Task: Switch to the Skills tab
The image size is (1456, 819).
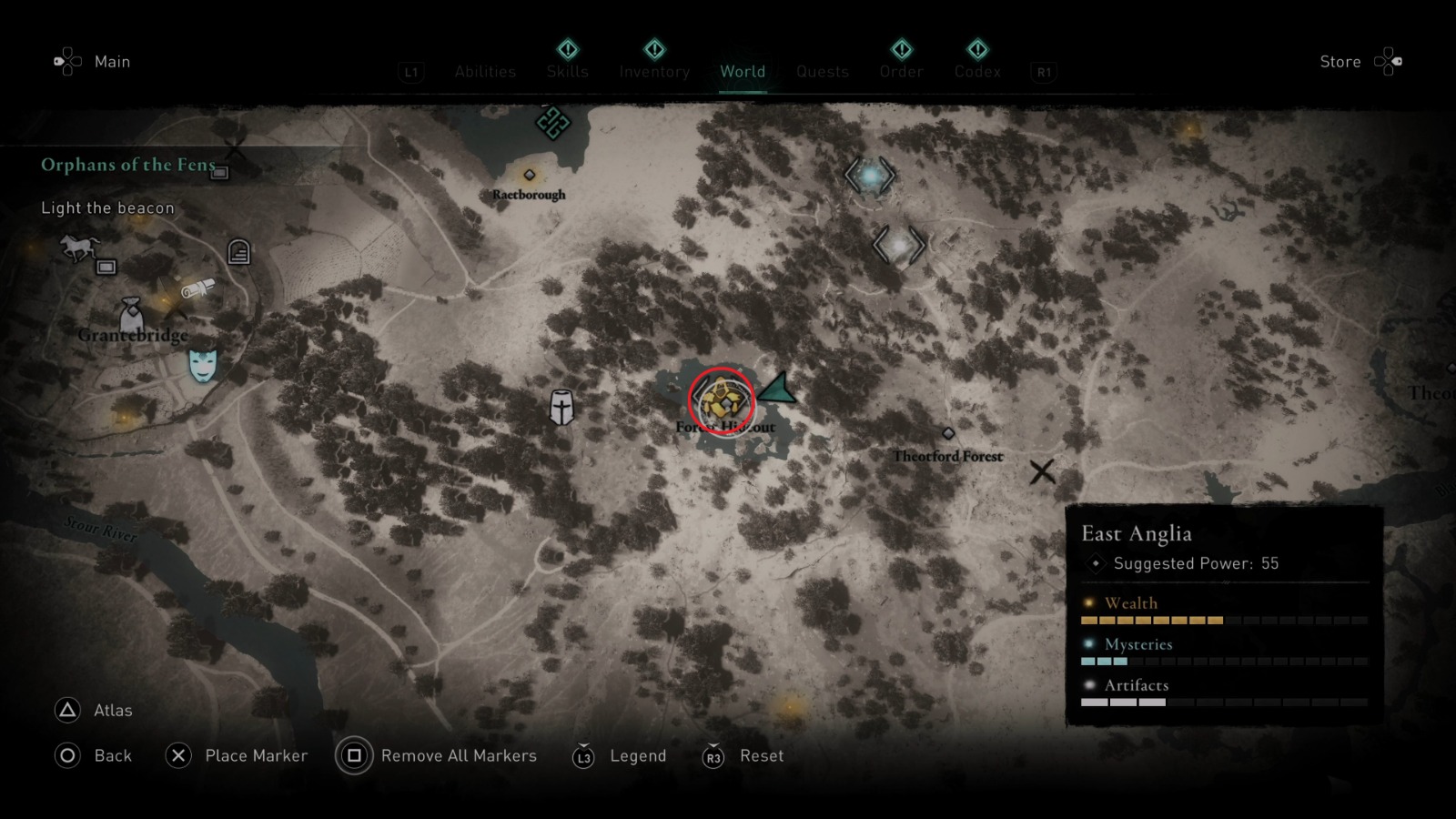Action: coord(567,72)
